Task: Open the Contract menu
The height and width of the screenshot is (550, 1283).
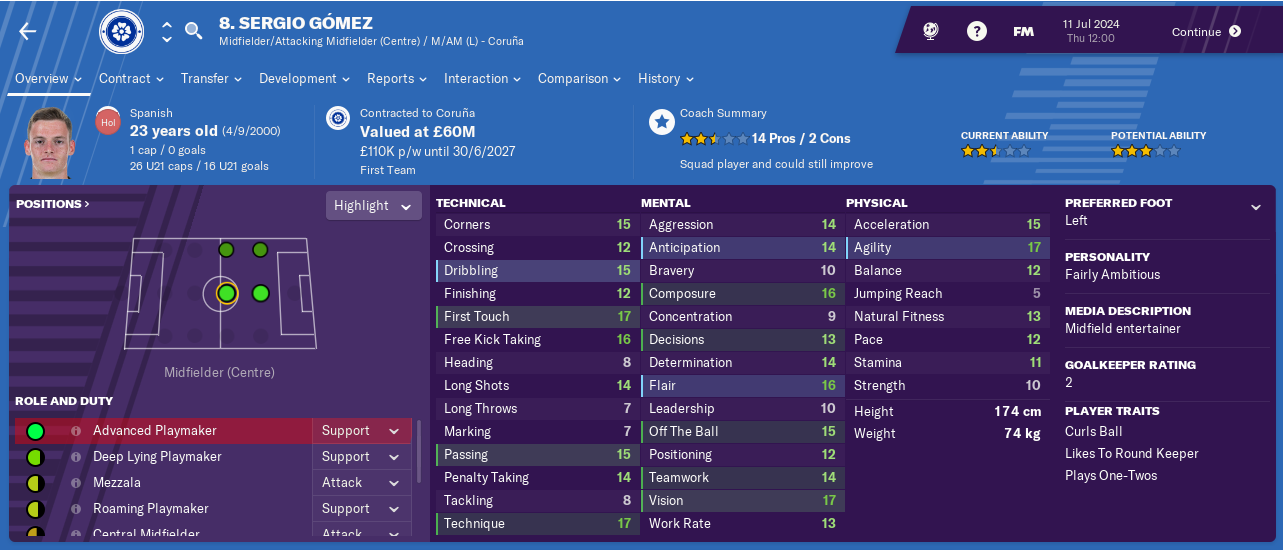Action: coord(131,78)
